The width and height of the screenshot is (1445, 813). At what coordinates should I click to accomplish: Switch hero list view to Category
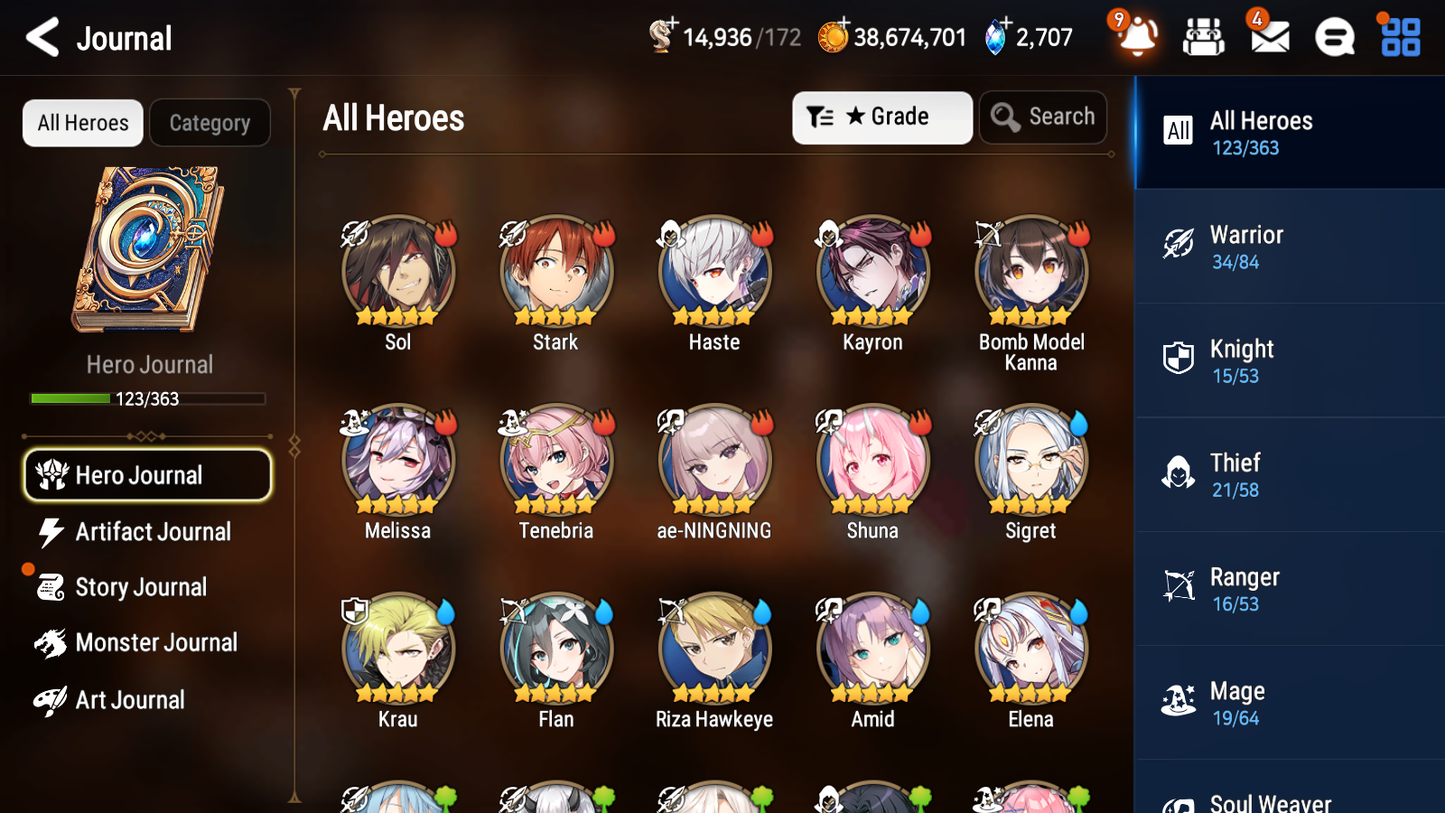[x=210, y=123]
